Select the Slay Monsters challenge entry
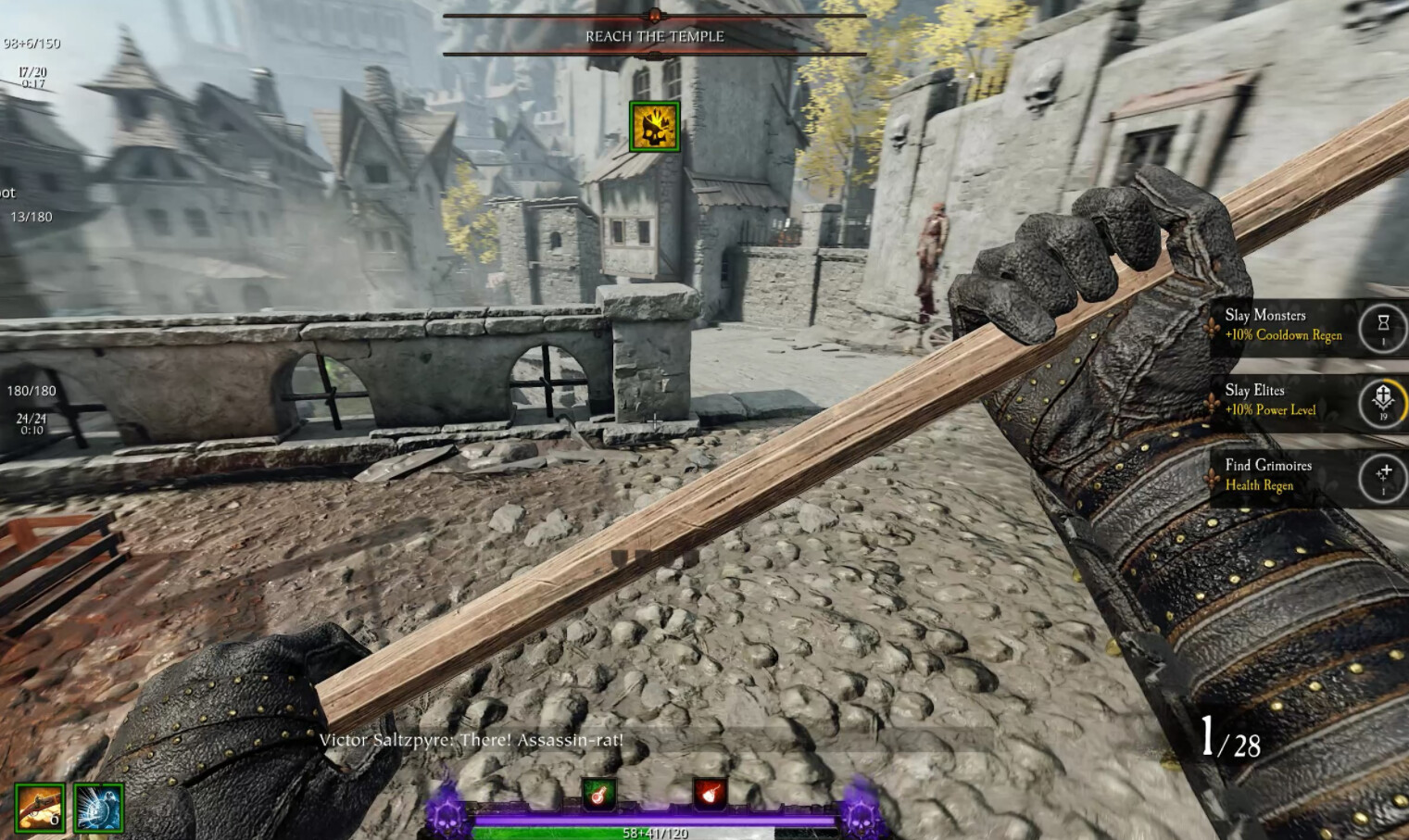This screenshot has height=840, width=1409. tap(1283, 325)
